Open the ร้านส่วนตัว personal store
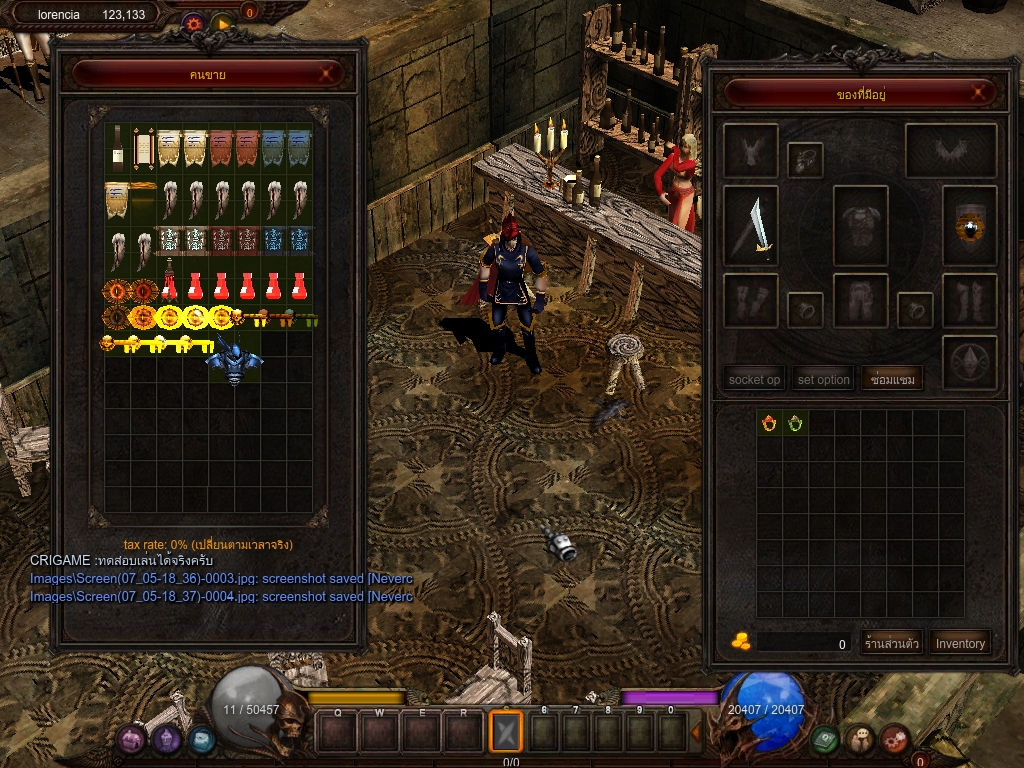Screen dimensions: 1024x768 click(890, 643)
